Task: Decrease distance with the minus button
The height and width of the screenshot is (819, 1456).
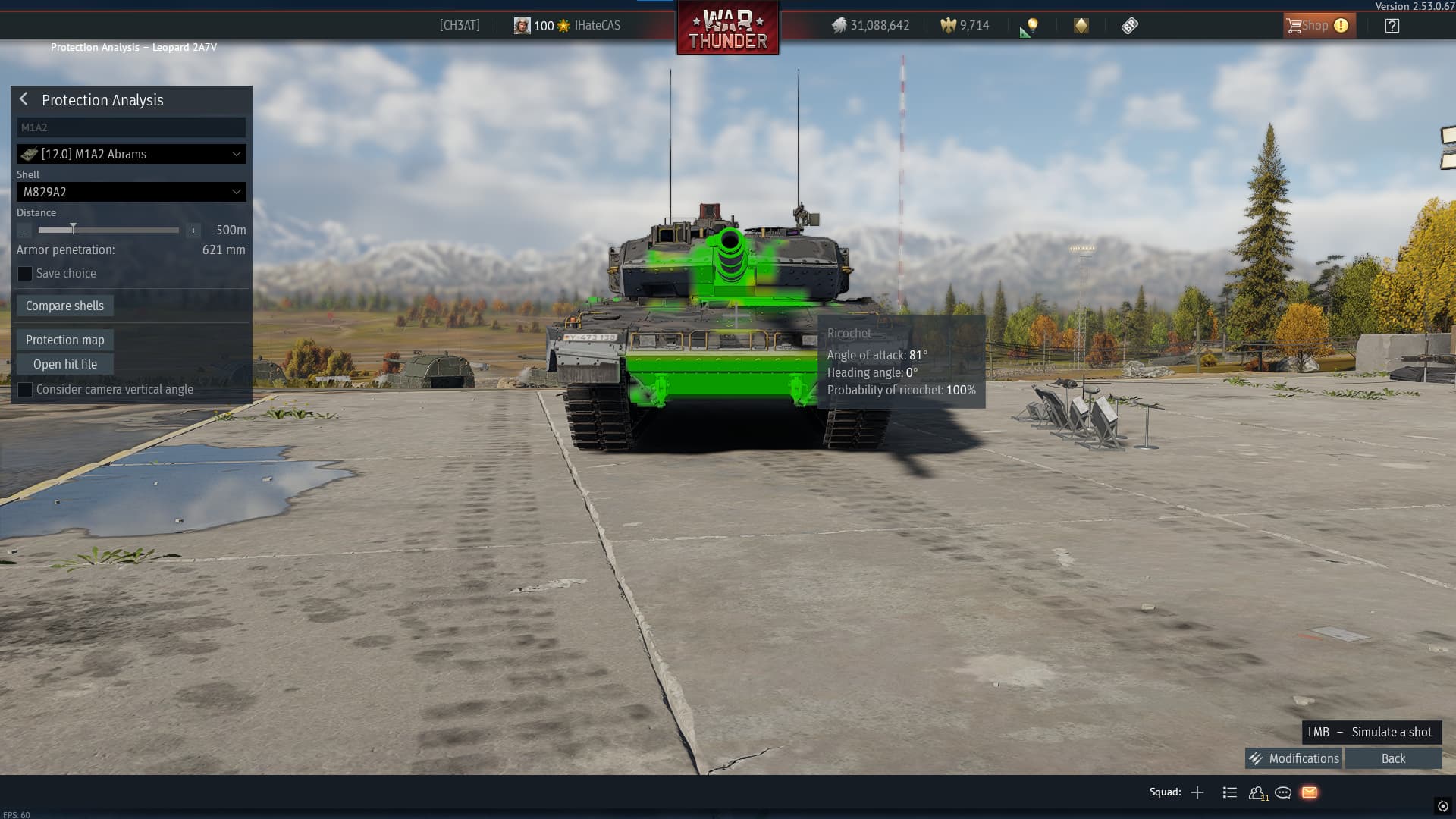Action: click(24, 230)
